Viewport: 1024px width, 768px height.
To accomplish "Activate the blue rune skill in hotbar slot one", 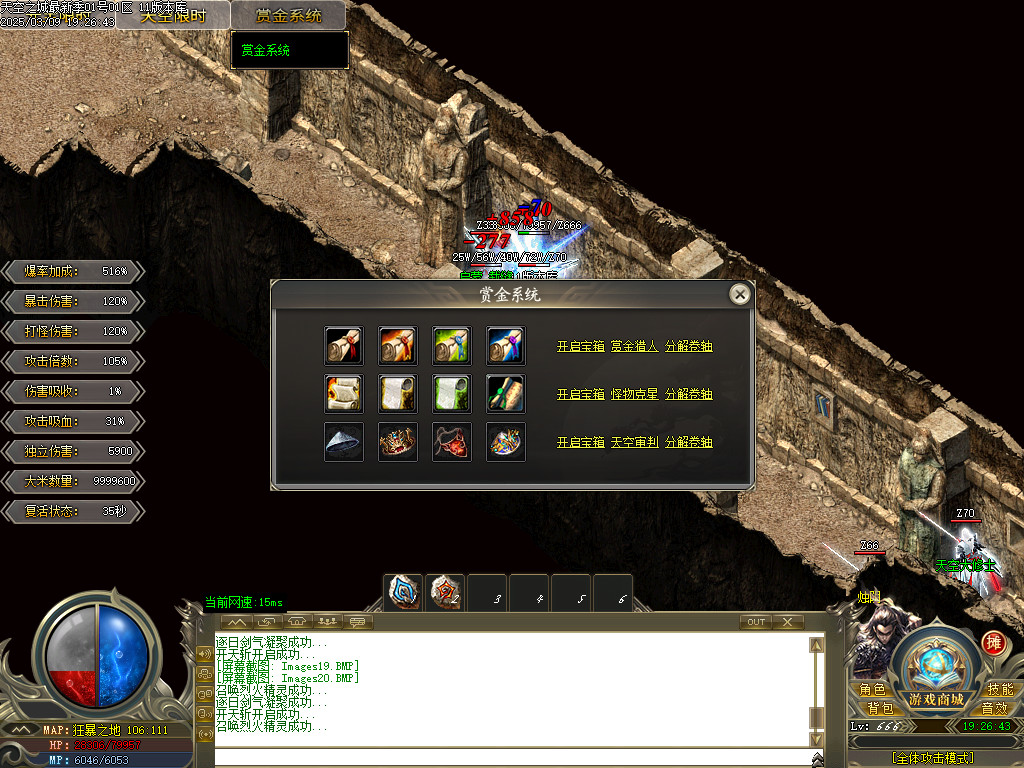I will 404,592.
